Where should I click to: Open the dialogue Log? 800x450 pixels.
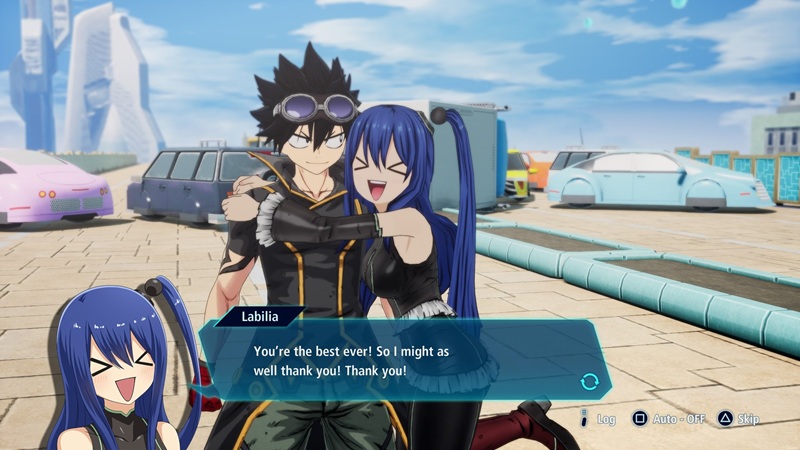point(598,419)
